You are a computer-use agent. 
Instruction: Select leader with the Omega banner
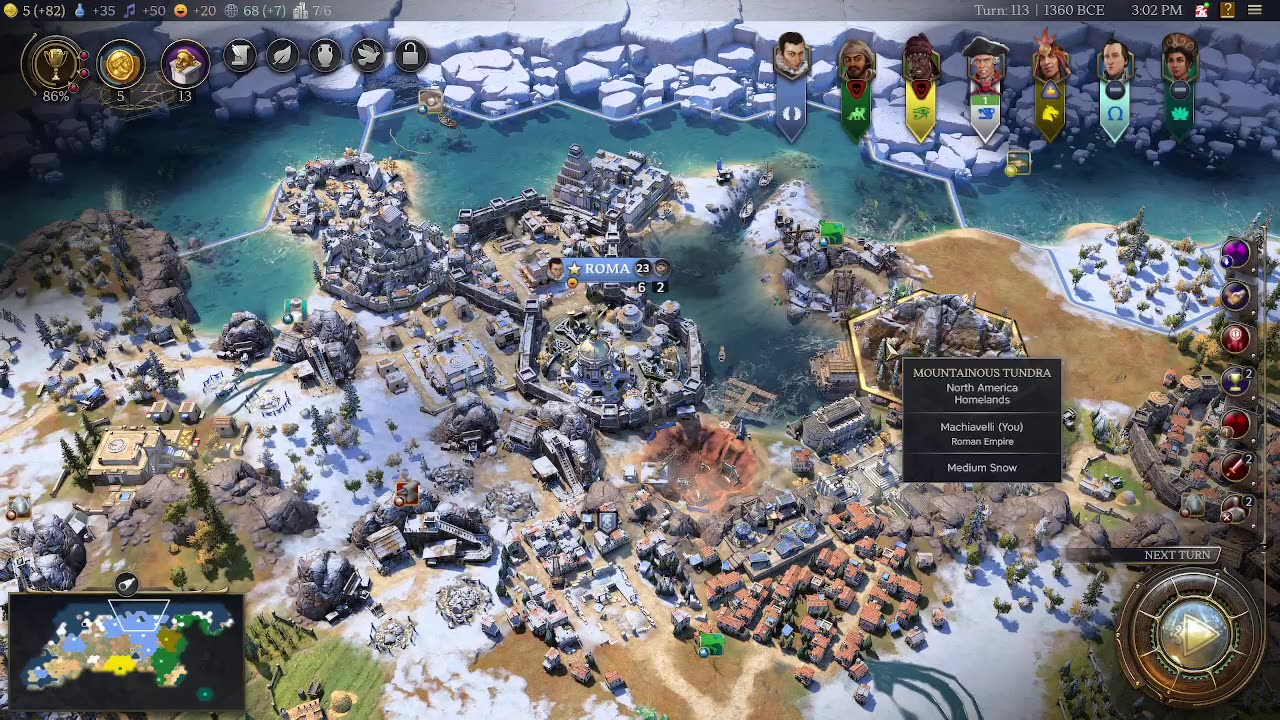pos(1115,62)
